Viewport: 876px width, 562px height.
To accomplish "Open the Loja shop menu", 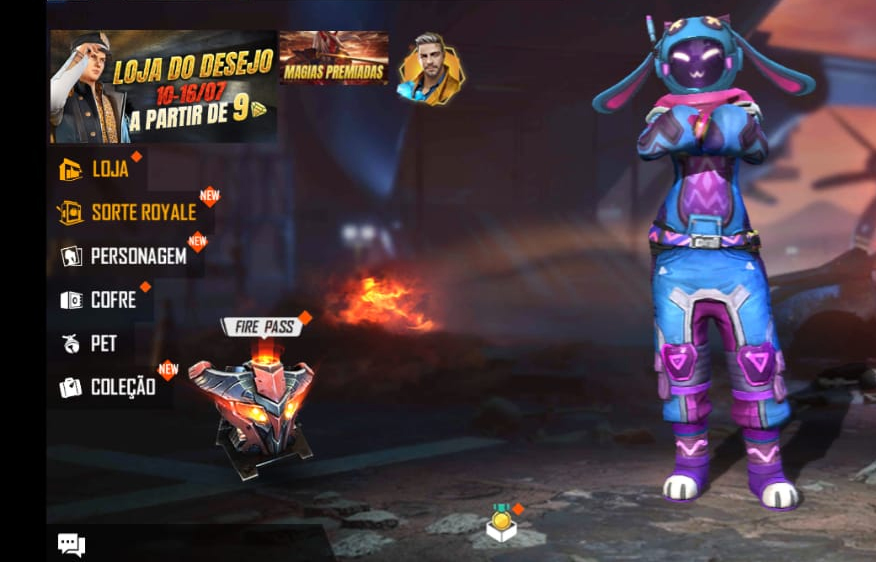I will coord(96,169).
